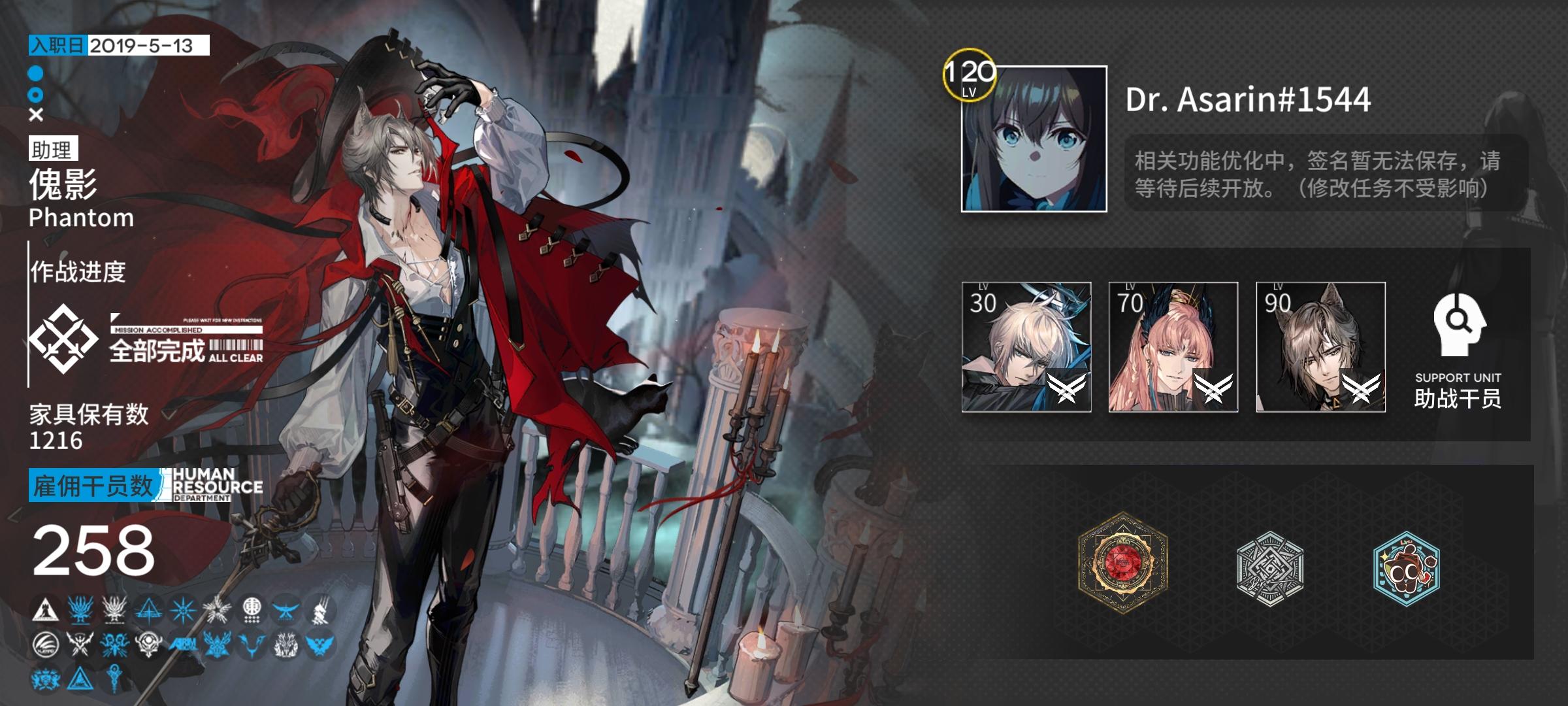Screen dimensions: 1568x706
Task: Toggle the hollow ring indicator below the dot
Action: pos(36,95)
